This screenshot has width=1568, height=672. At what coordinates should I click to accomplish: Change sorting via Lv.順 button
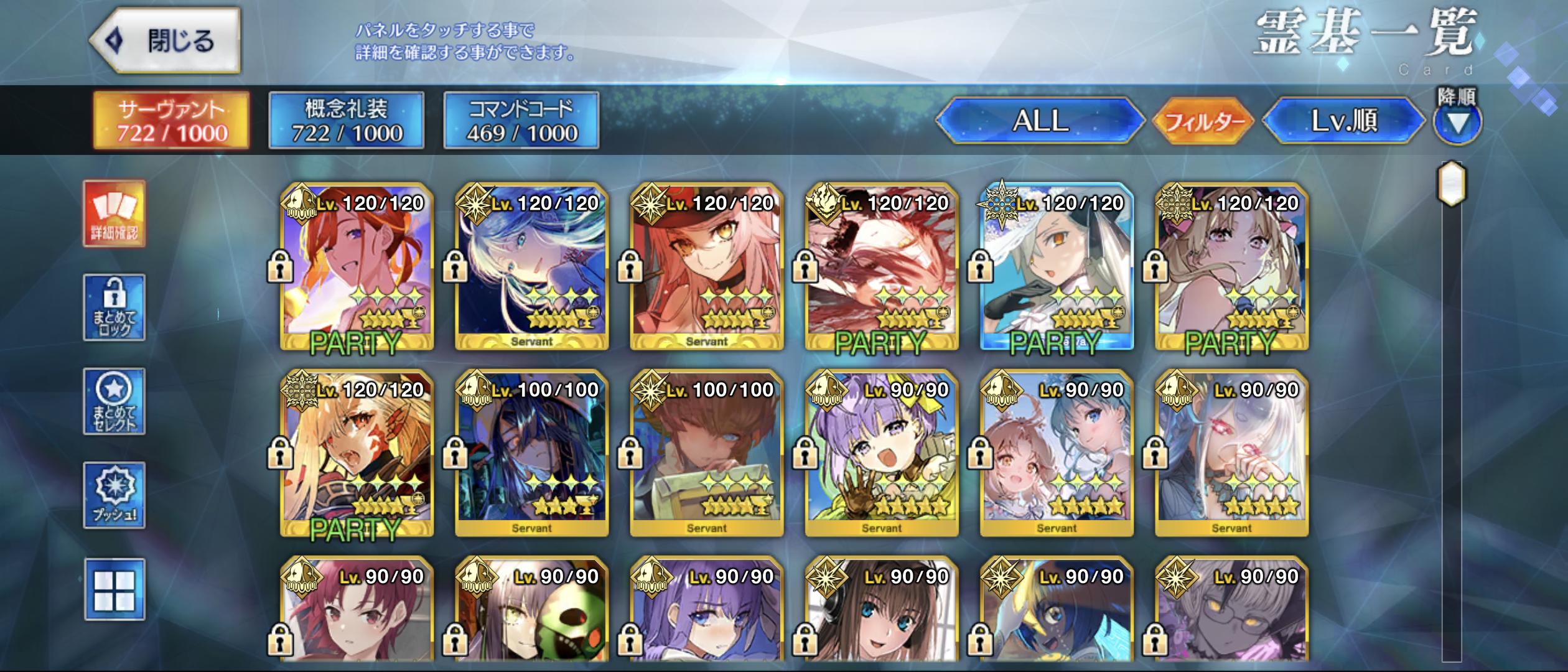1344,121
